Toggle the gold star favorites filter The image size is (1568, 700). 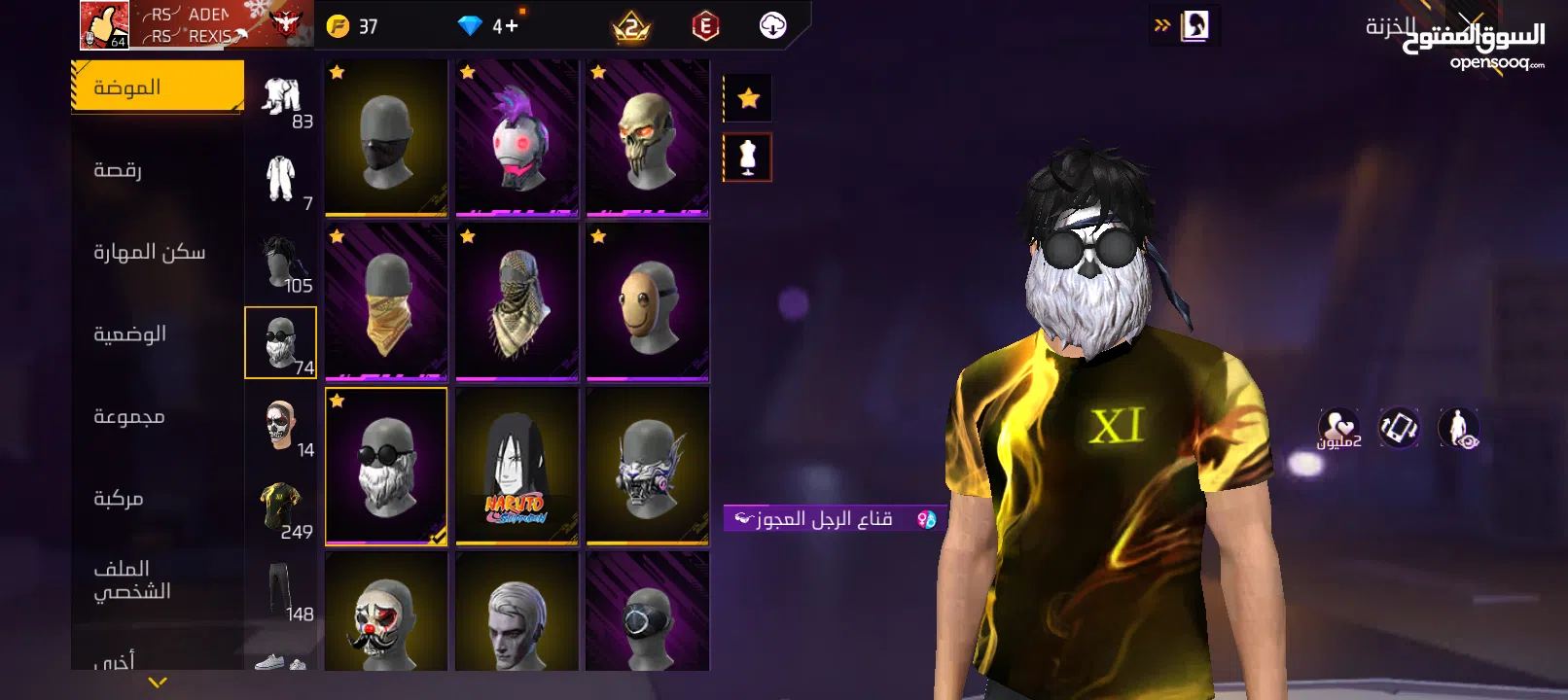(x=748, y=98)
